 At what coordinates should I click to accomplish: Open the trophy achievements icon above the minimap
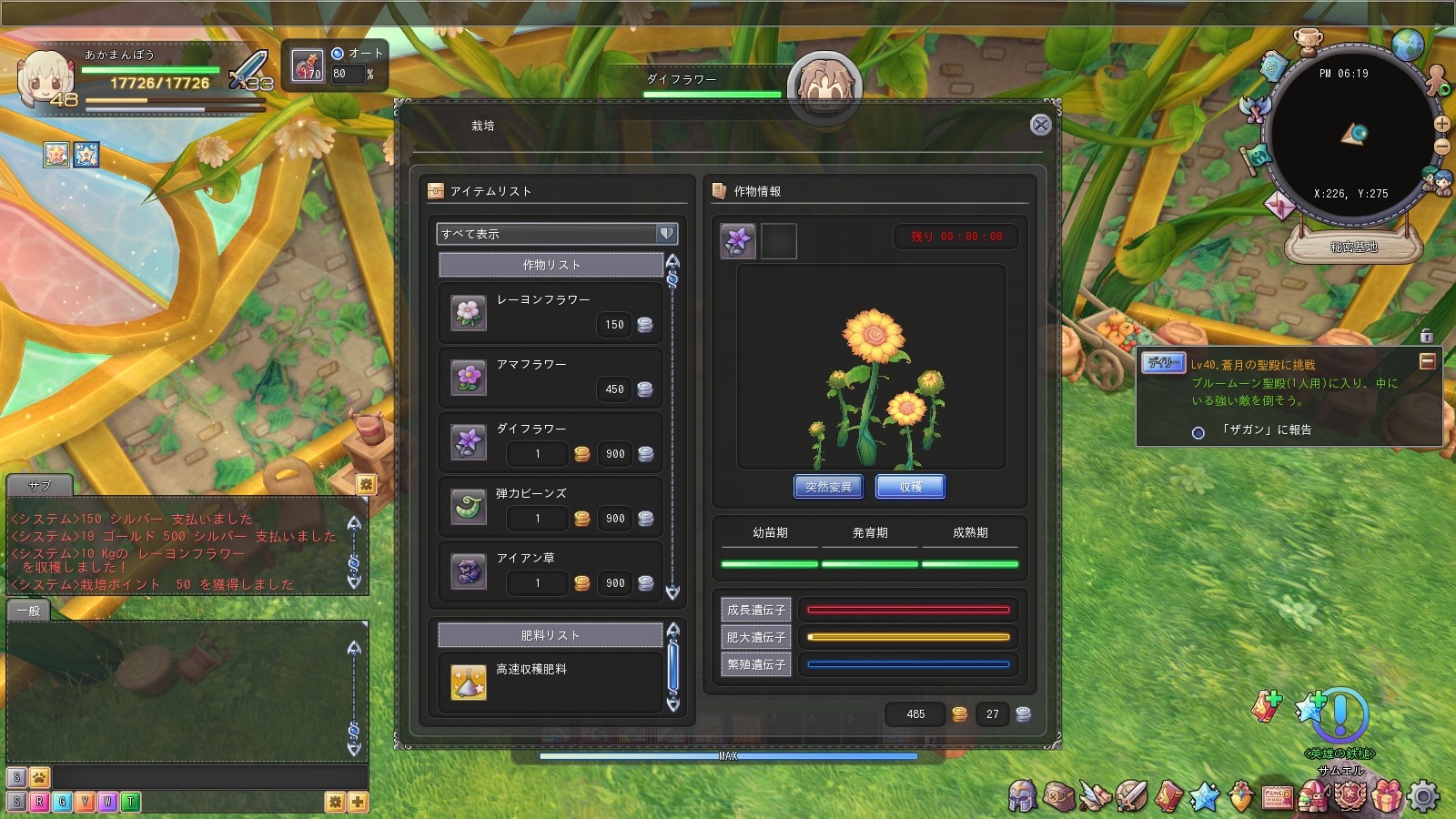point(1308,43)
